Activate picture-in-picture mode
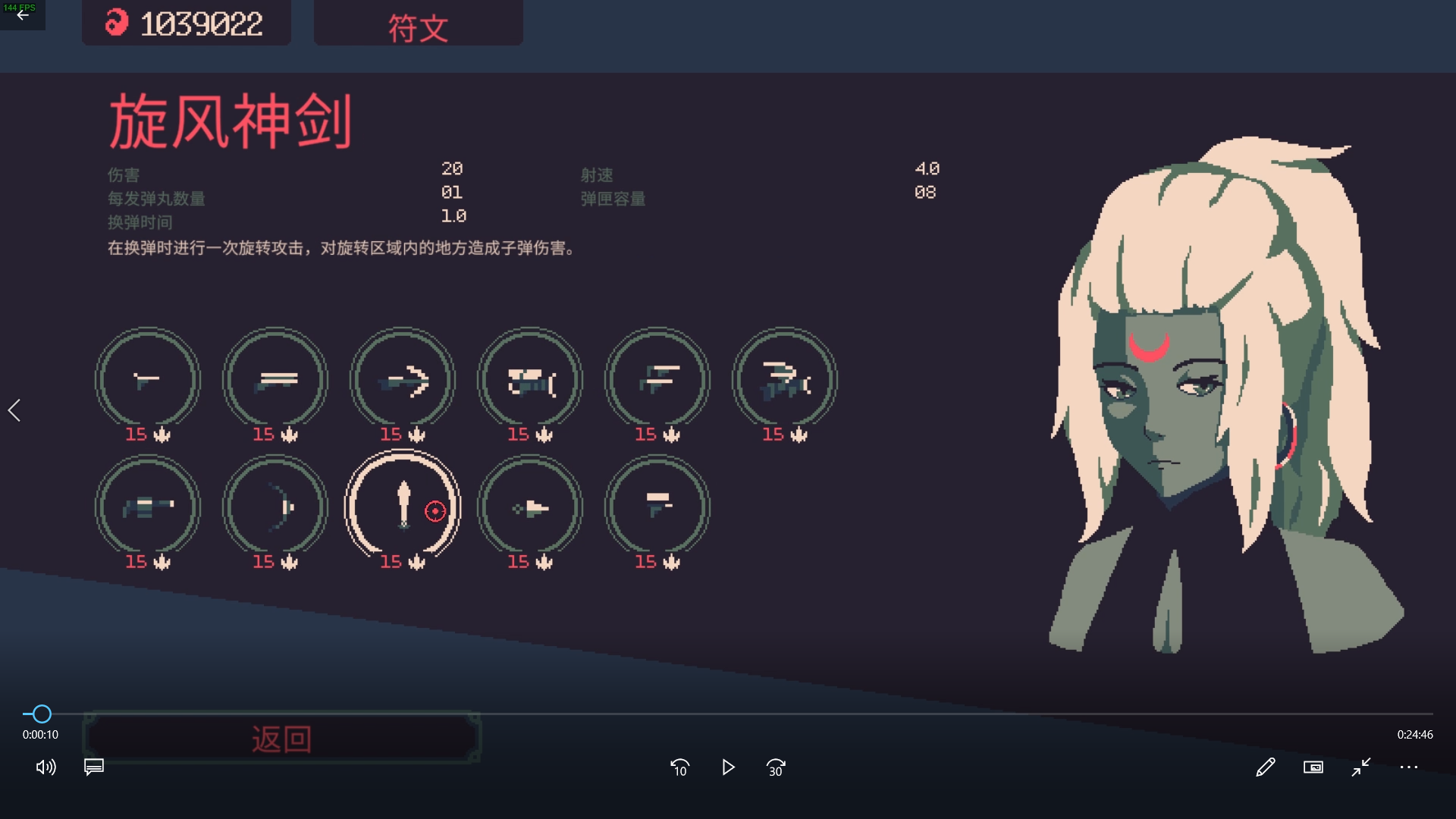Viewport: 1456px width, 819px height. click(x=1313, y=767)
